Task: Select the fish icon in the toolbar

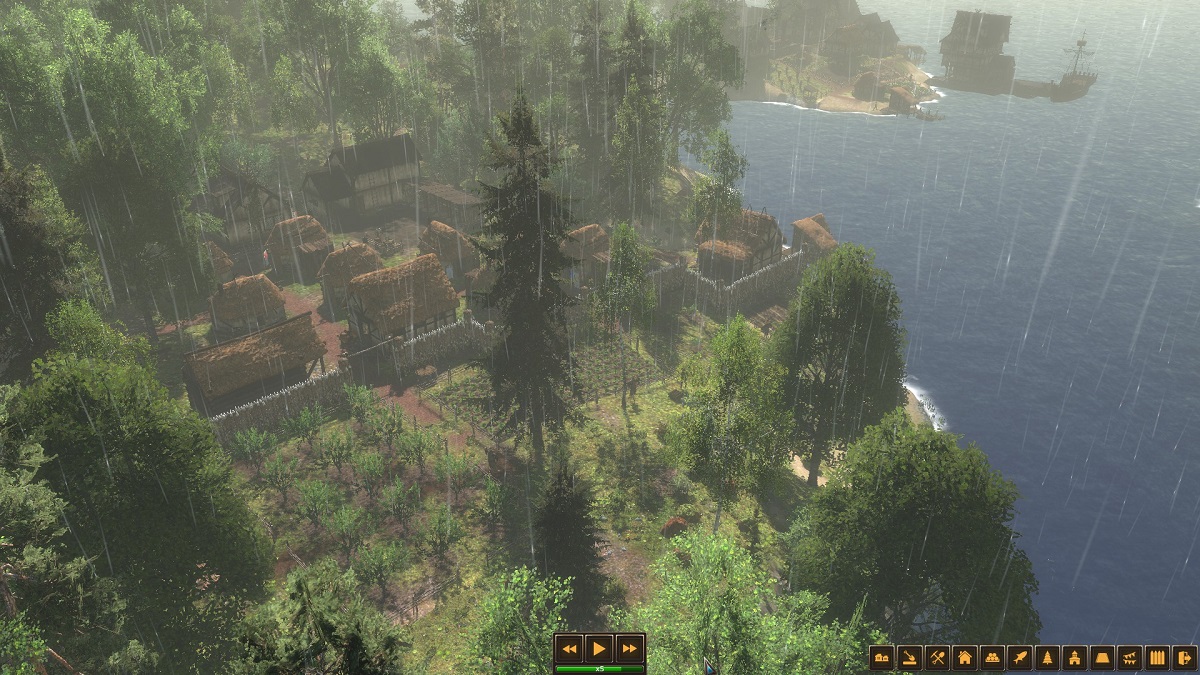Action: [1019, 657]
